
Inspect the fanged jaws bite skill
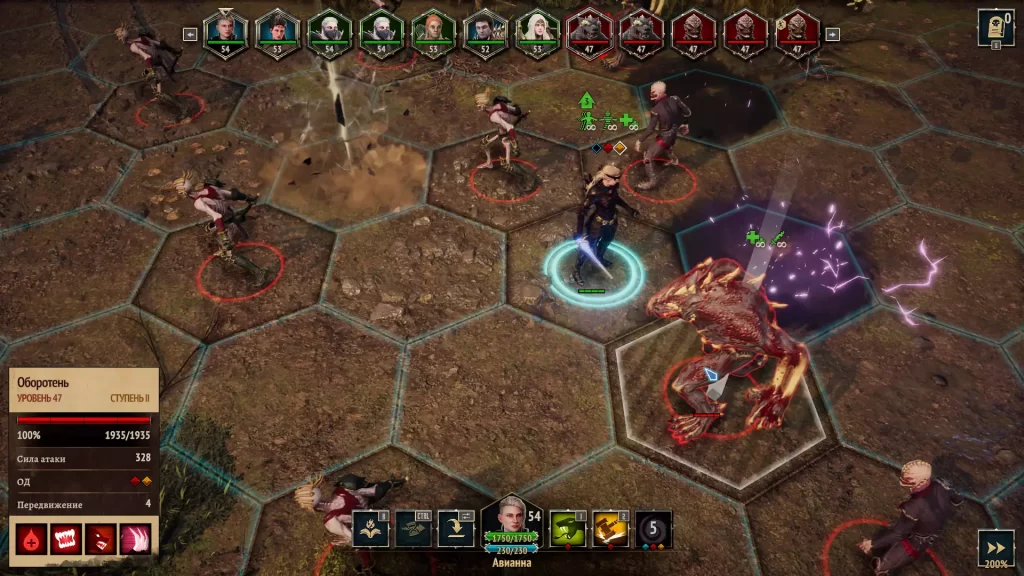coord(66,540)
